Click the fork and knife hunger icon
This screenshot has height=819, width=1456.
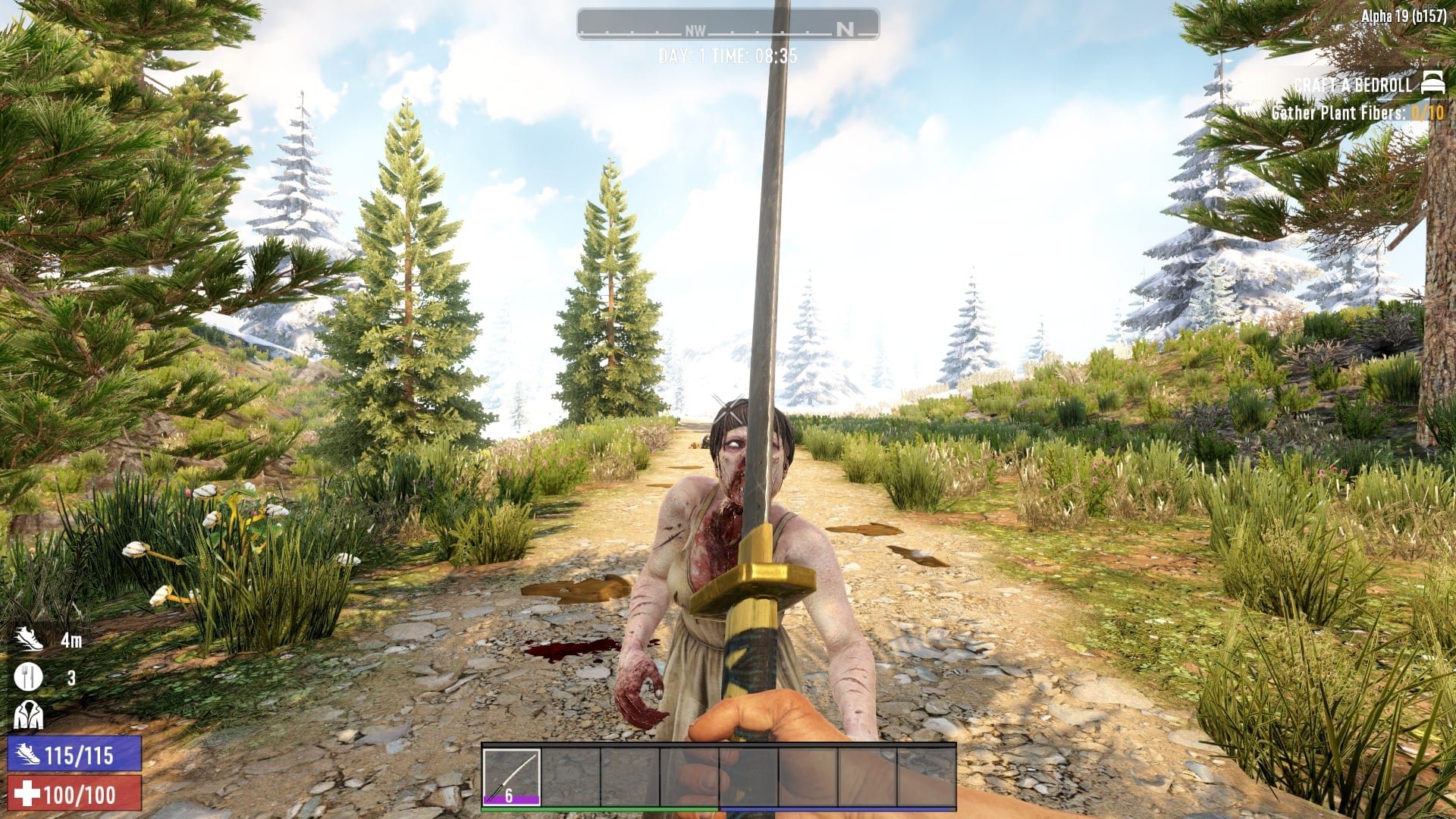pos(28,676)
